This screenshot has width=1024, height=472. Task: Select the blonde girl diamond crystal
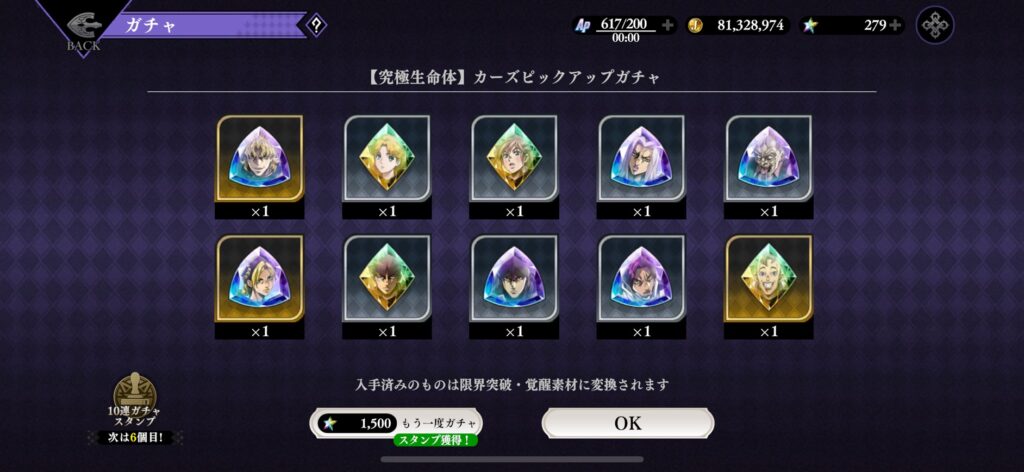(x=386, y=158)
